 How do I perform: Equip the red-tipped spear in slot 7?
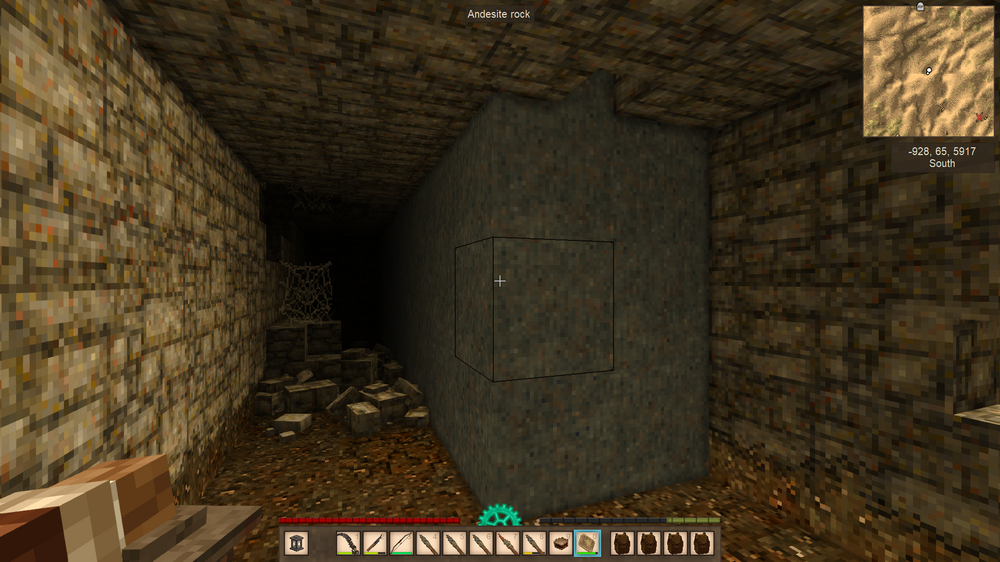(508, 543)
